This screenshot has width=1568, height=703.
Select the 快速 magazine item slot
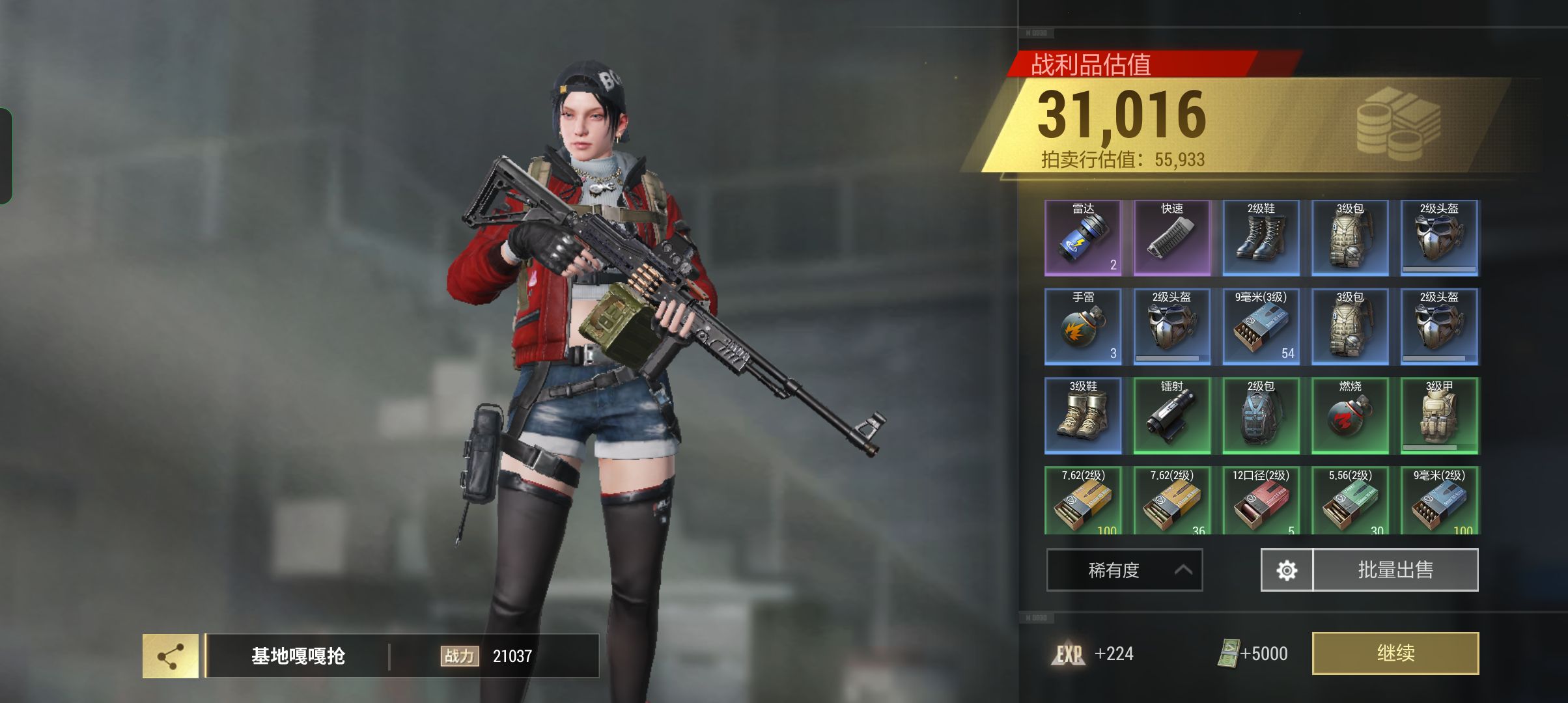pos(1172,238)
